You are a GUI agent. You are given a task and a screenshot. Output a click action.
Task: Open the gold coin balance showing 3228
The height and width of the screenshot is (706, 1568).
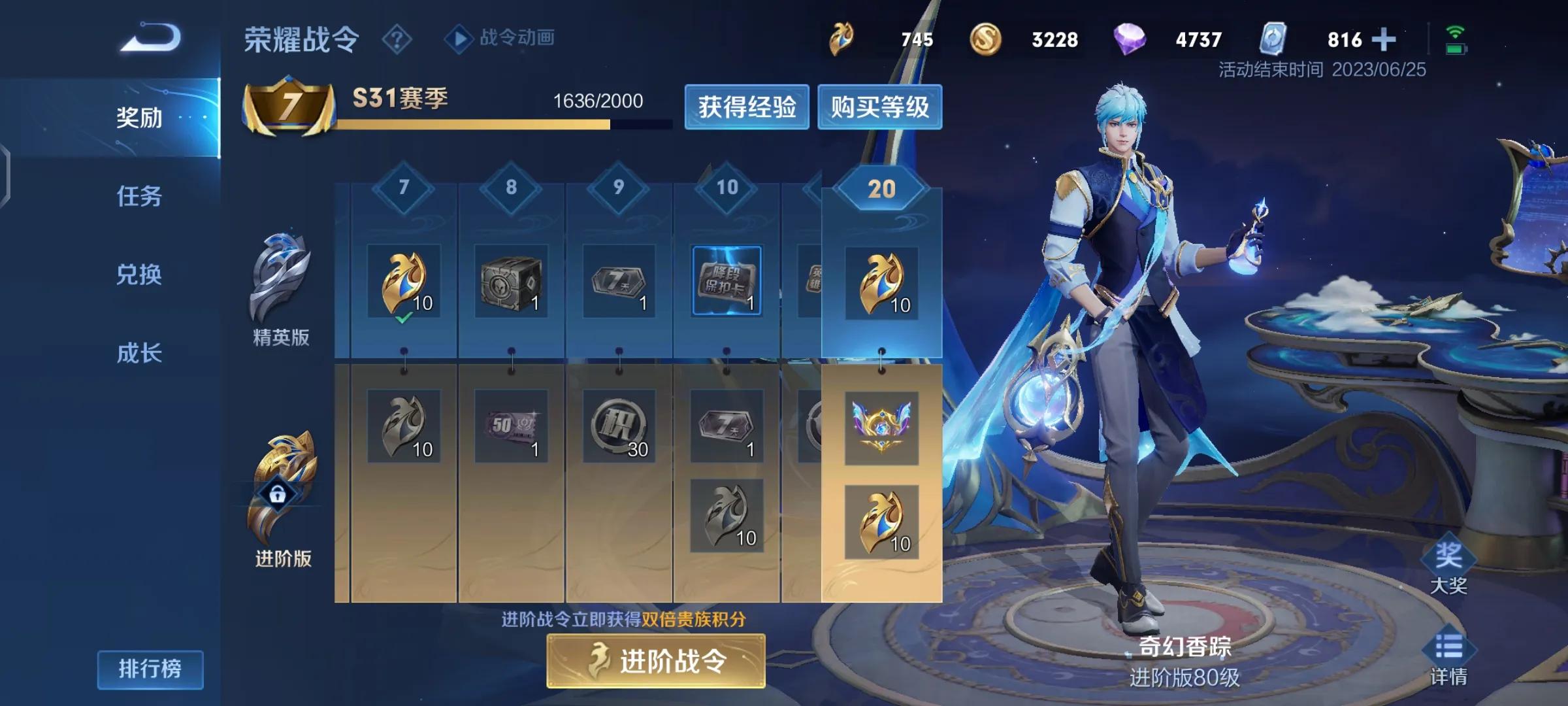(988, 39)
